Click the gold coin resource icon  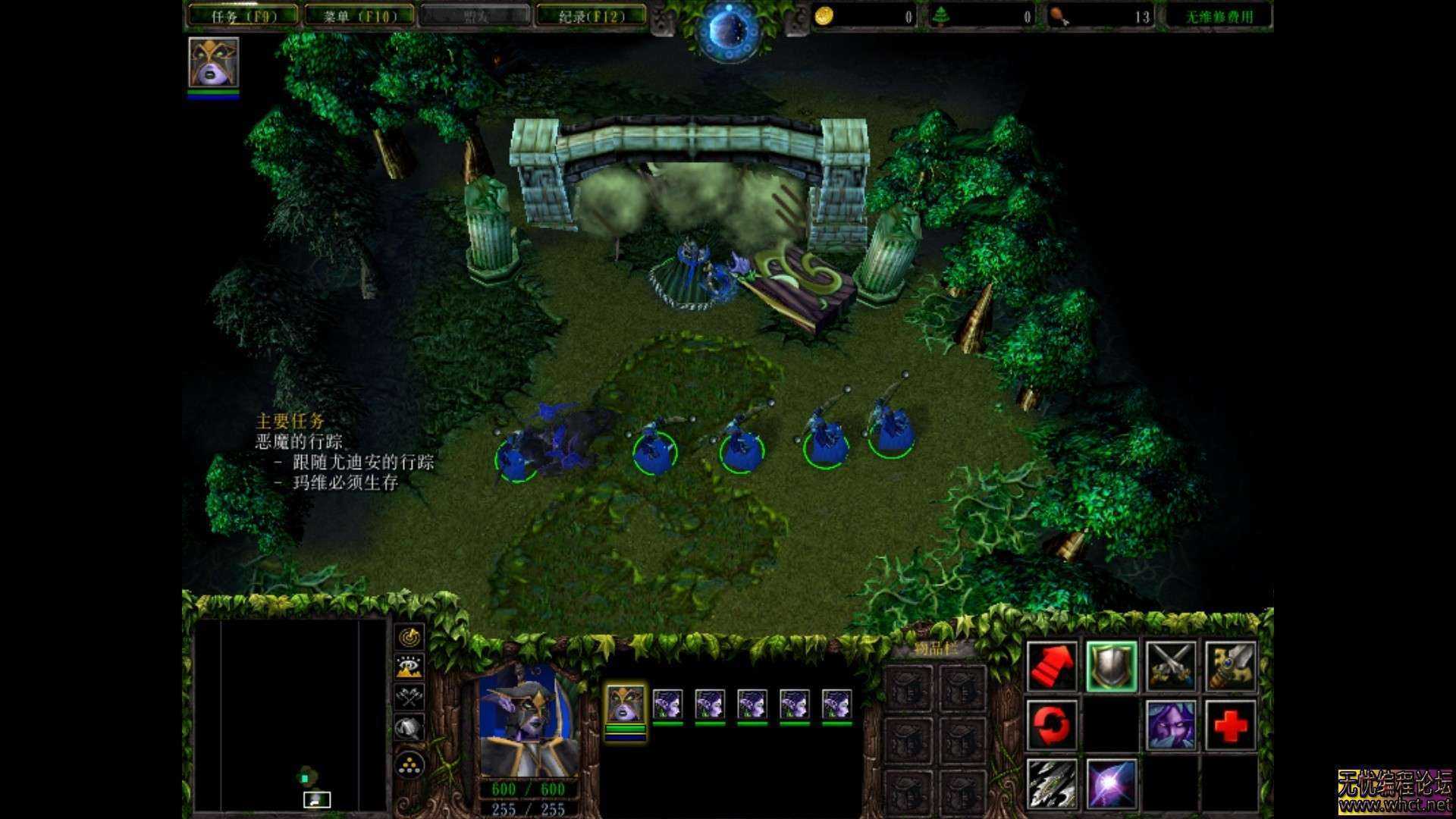824,15
